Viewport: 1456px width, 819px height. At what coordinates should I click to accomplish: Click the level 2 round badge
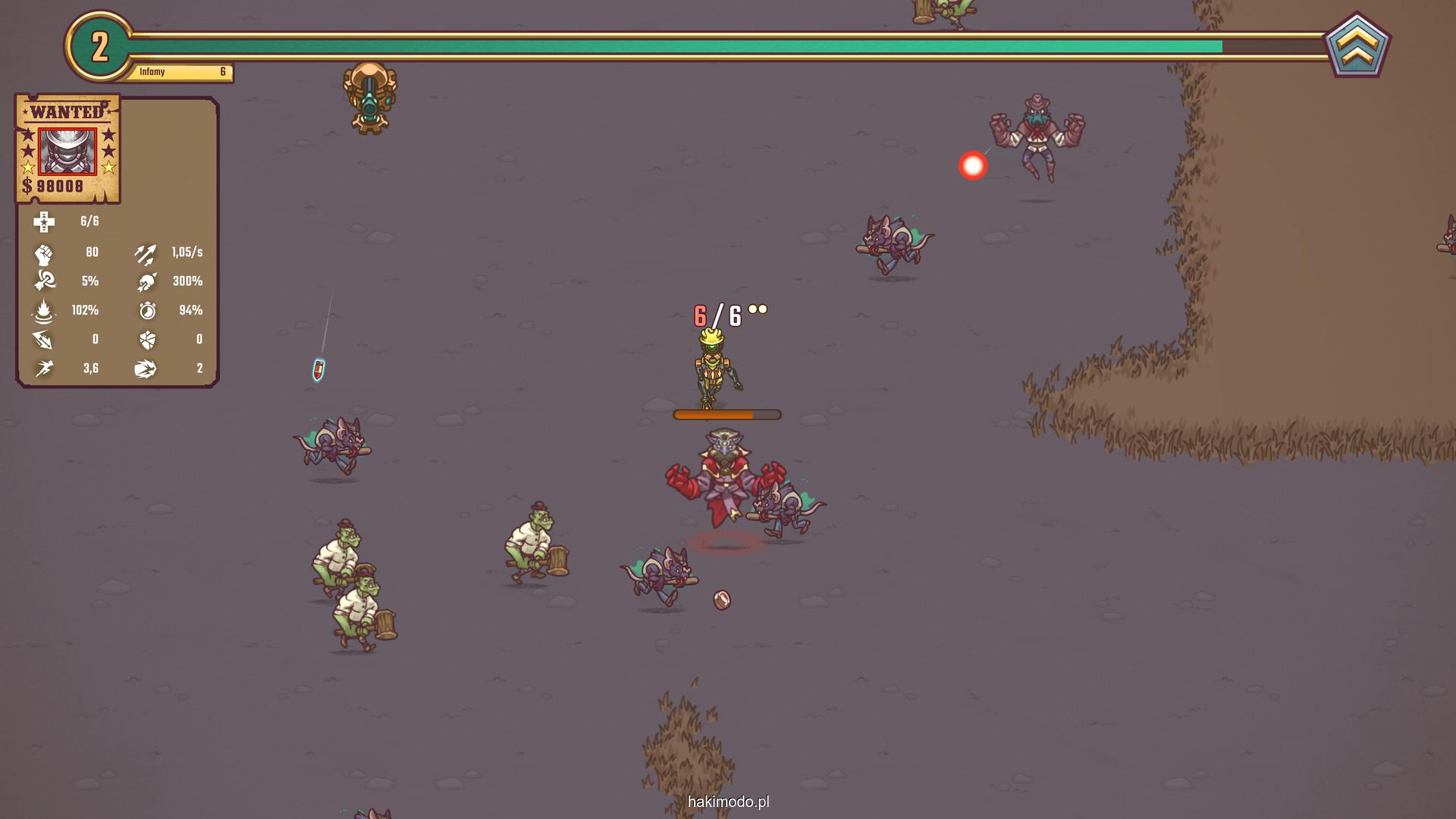[x=99, y=47]
